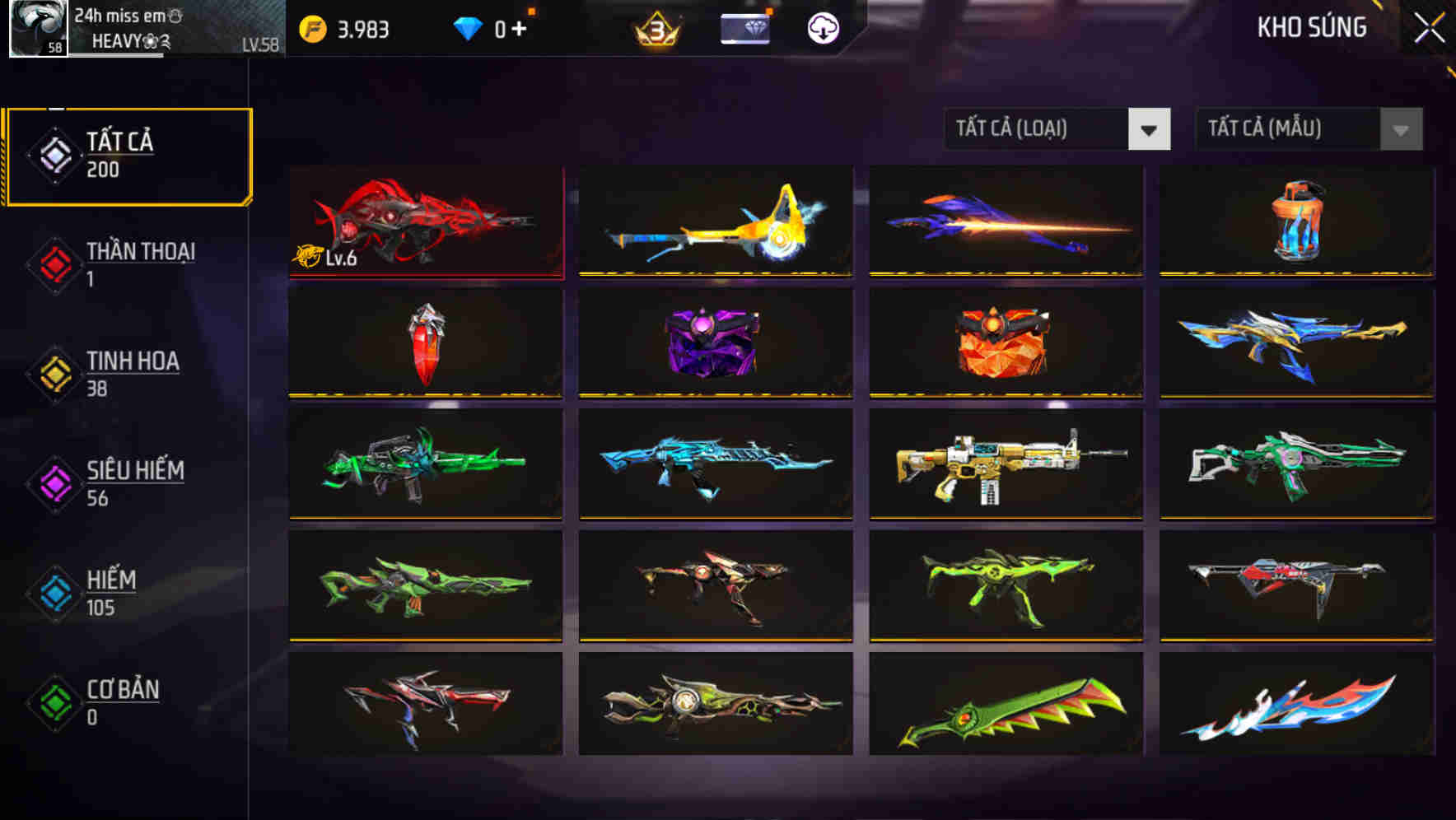Switch to the TẤT CẢ category tab
1456x820 pixels.
[128, 154]
